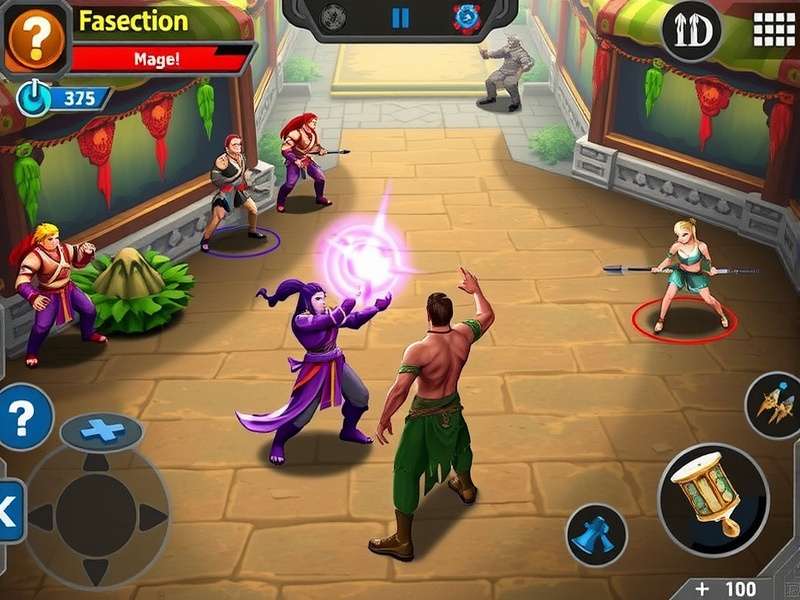Image resolution: width=800 pixels, height=600 pixels.
Task: Click the blue K arrow tab
Action: point(8,512)
